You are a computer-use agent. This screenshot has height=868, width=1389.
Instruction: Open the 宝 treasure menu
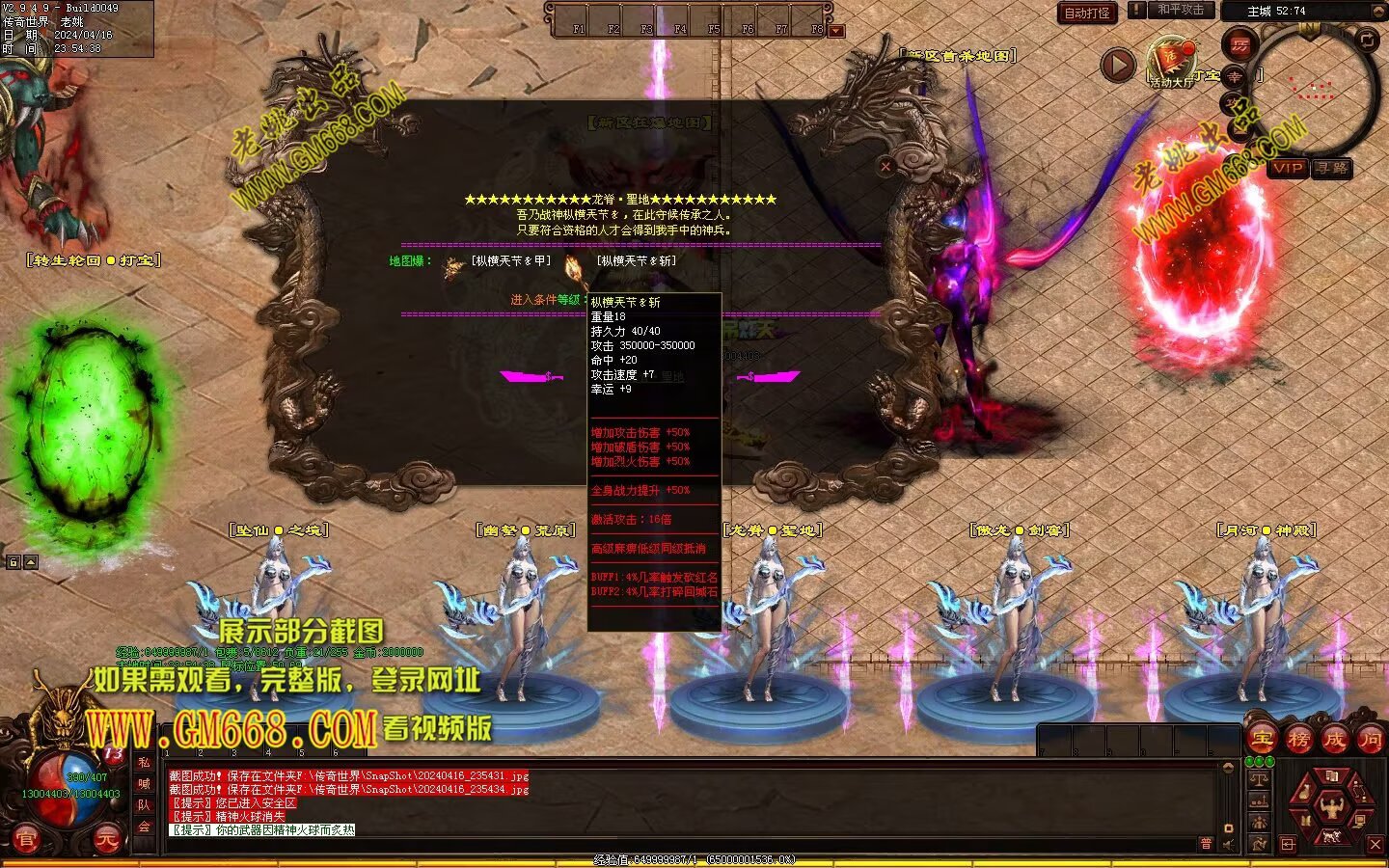[1262, 740]
